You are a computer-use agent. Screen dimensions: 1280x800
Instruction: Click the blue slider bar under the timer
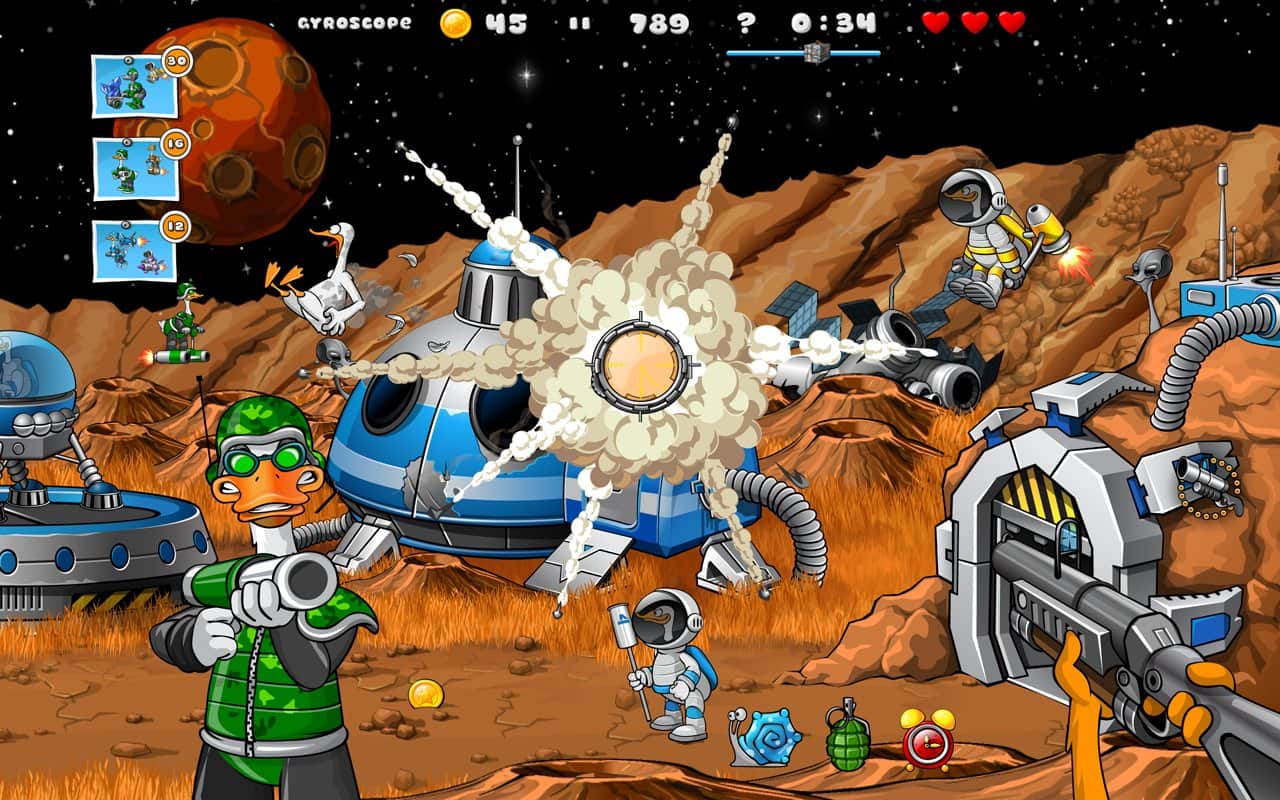pos(803,53)
